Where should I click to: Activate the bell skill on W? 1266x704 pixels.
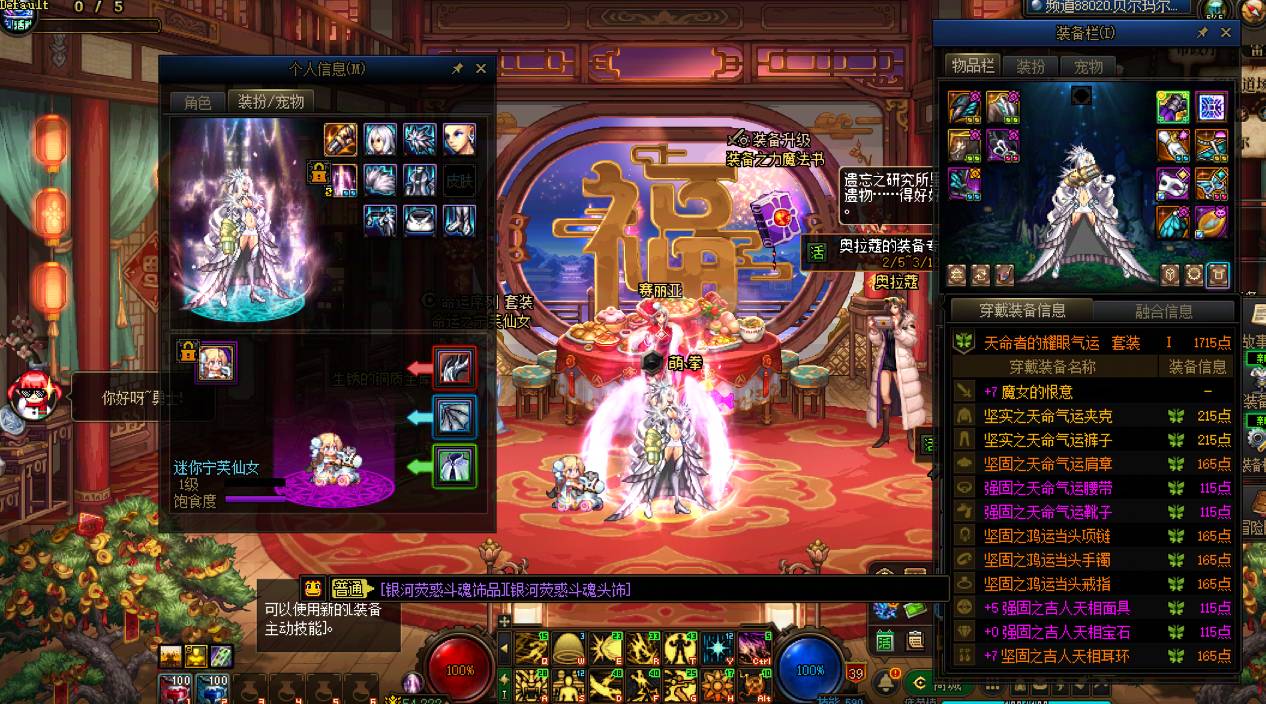tap(569, 649)
